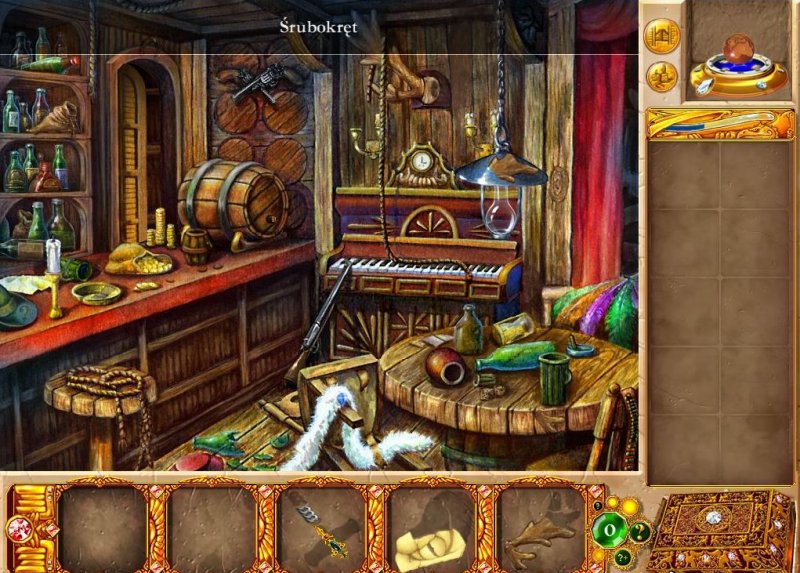Screen dimensions: 800x573
Task: Use the gold-ringed question mark hint button
Action: tap(638, 532)
